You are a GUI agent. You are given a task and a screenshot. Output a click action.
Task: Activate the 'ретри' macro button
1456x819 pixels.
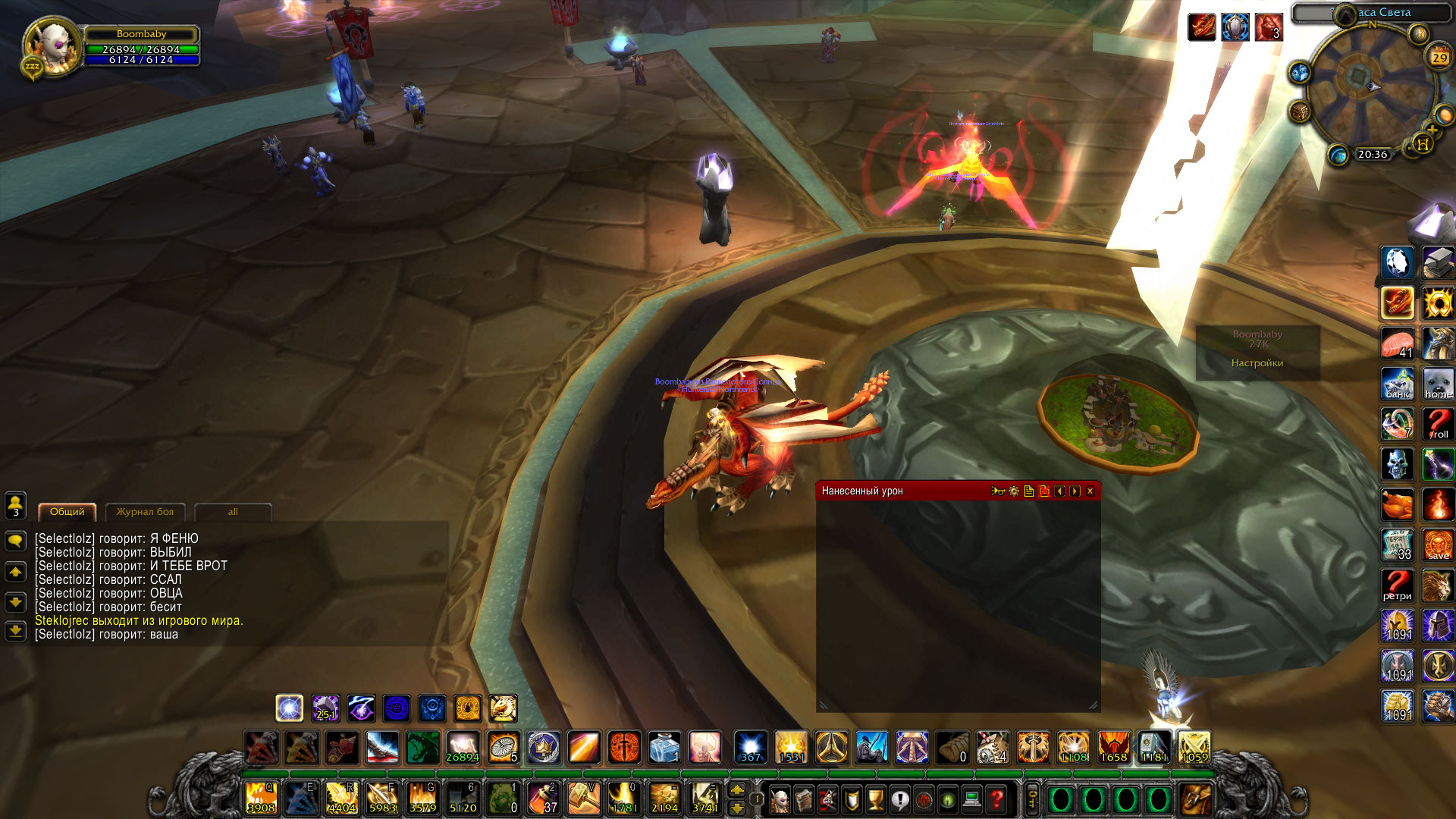[x=1397, y=585]
